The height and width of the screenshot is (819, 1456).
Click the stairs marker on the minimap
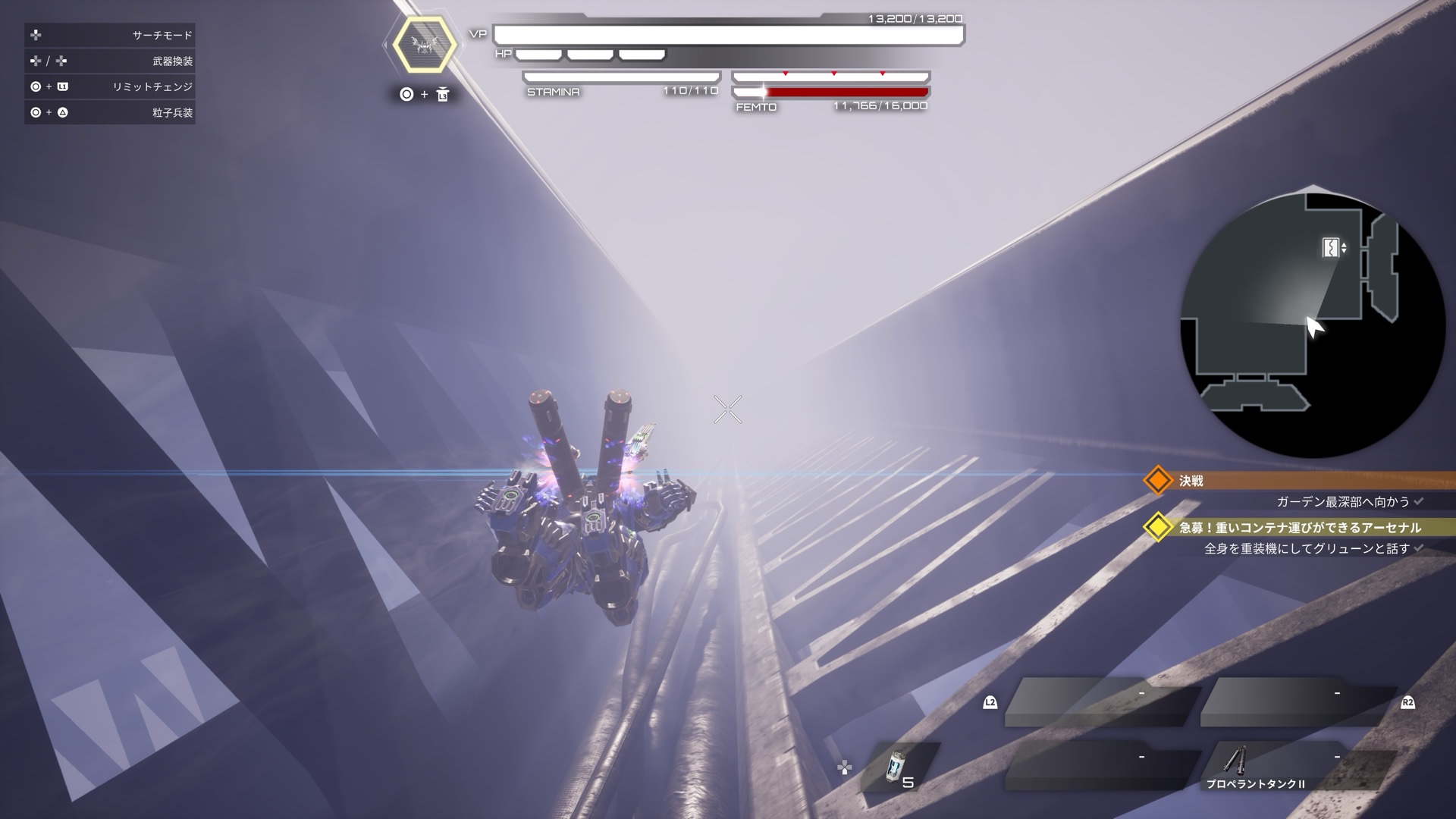[x=1332, y=247]
